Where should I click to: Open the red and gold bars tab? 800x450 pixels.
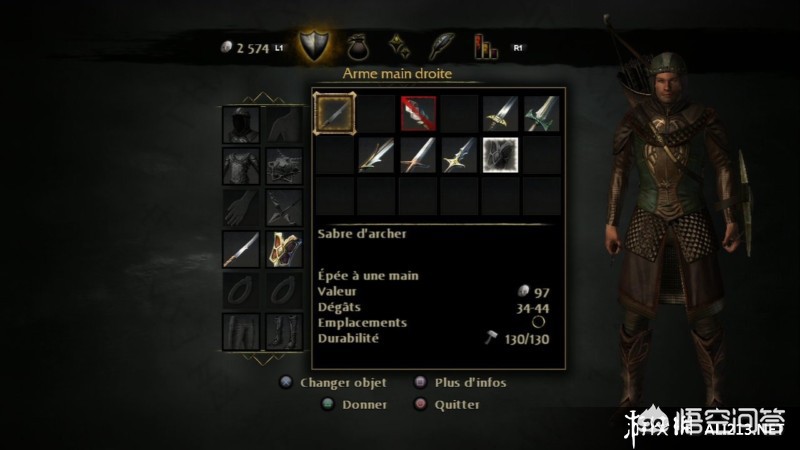pos(485,46)
